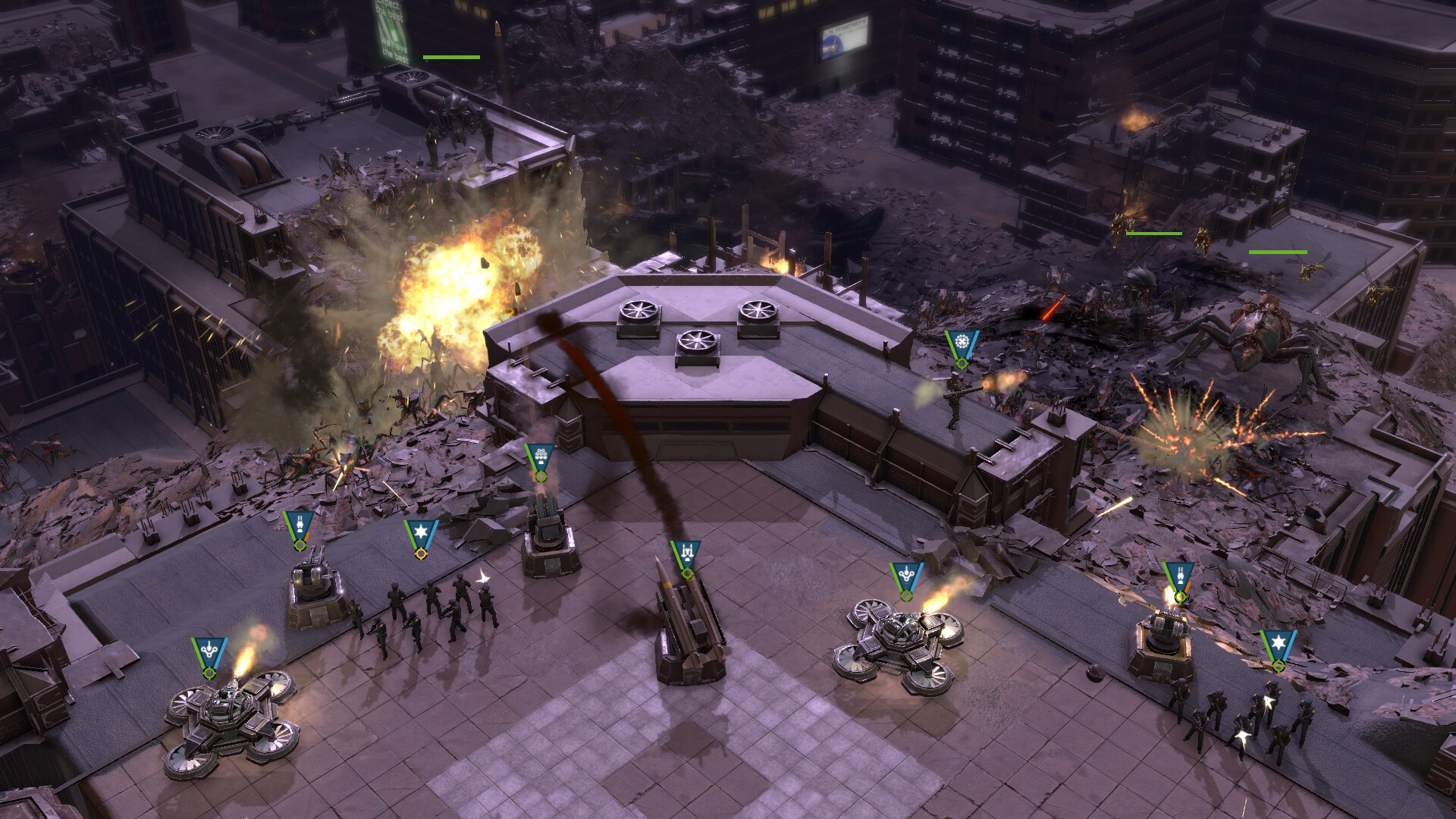The height and width of the screenshot is (819, 1456).
Task: Click the green health bar near the top-center rooftop
Action: click(453, 55)
